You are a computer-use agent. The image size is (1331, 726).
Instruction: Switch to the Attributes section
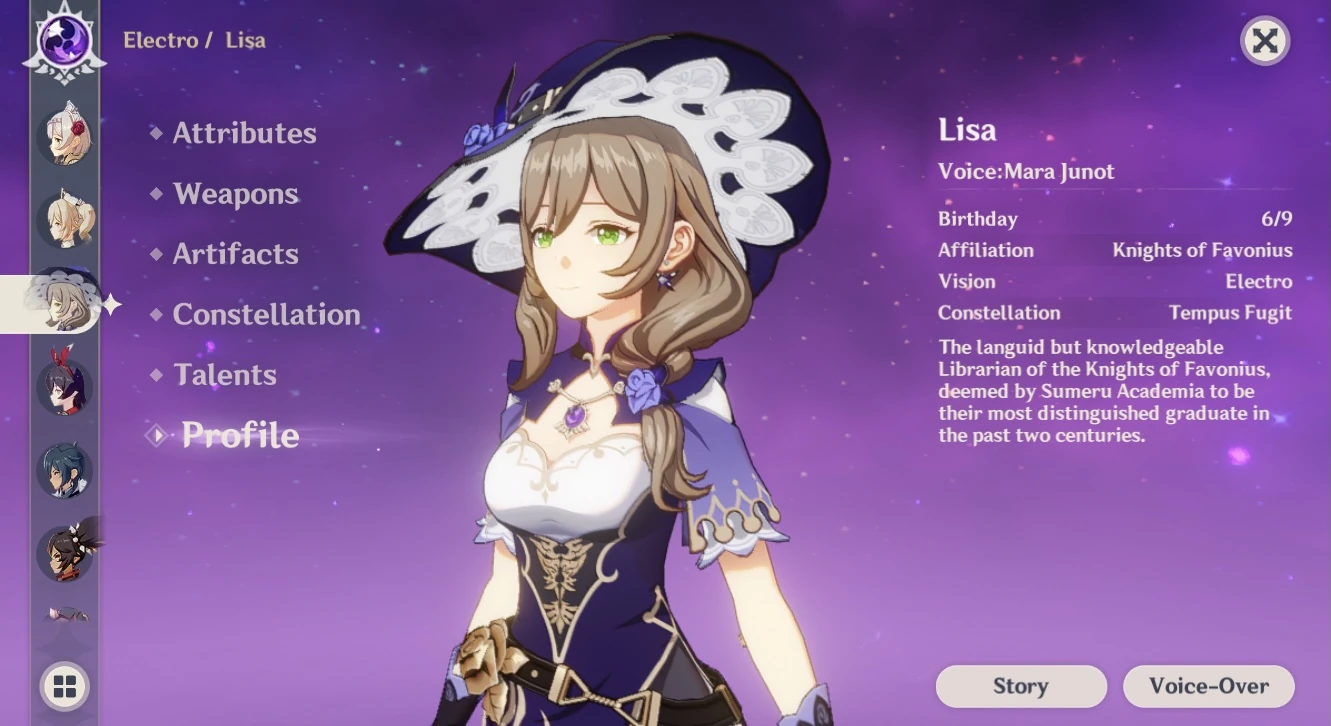click(x=243, y=133)
